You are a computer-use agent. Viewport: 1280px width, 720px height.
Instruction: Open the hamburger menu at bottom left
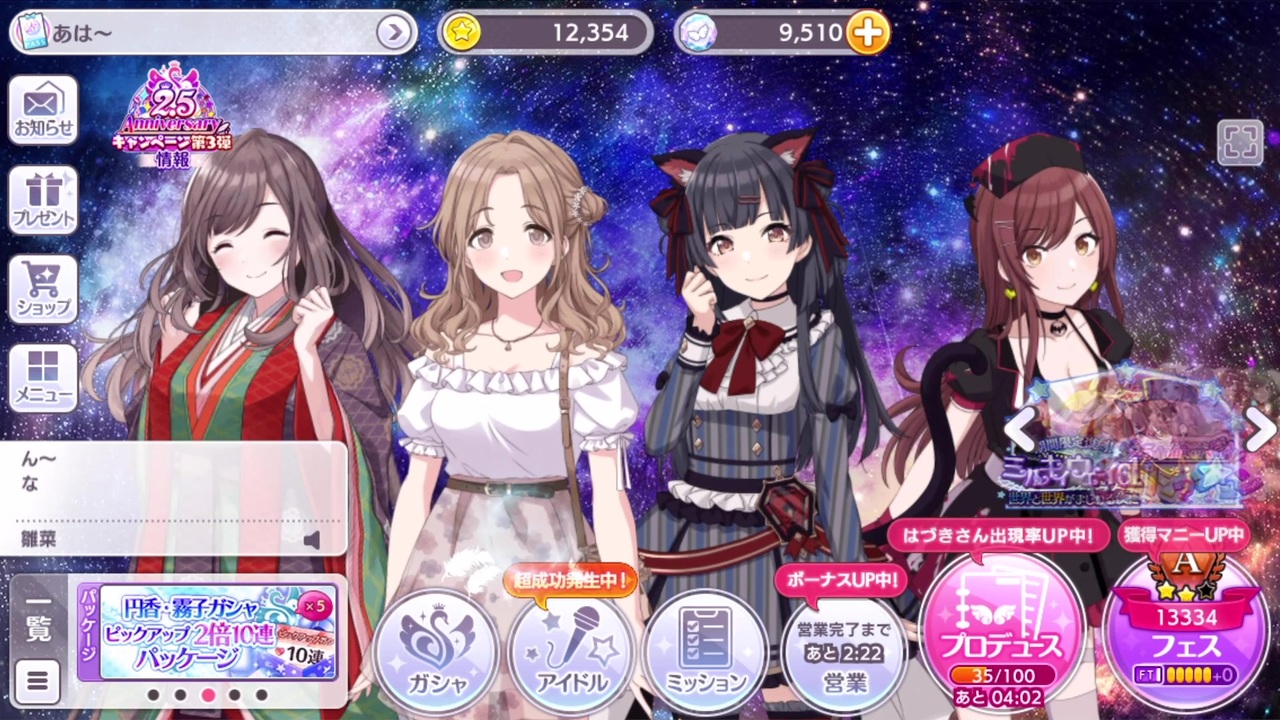pyautogui.click(x=37, y=681)
